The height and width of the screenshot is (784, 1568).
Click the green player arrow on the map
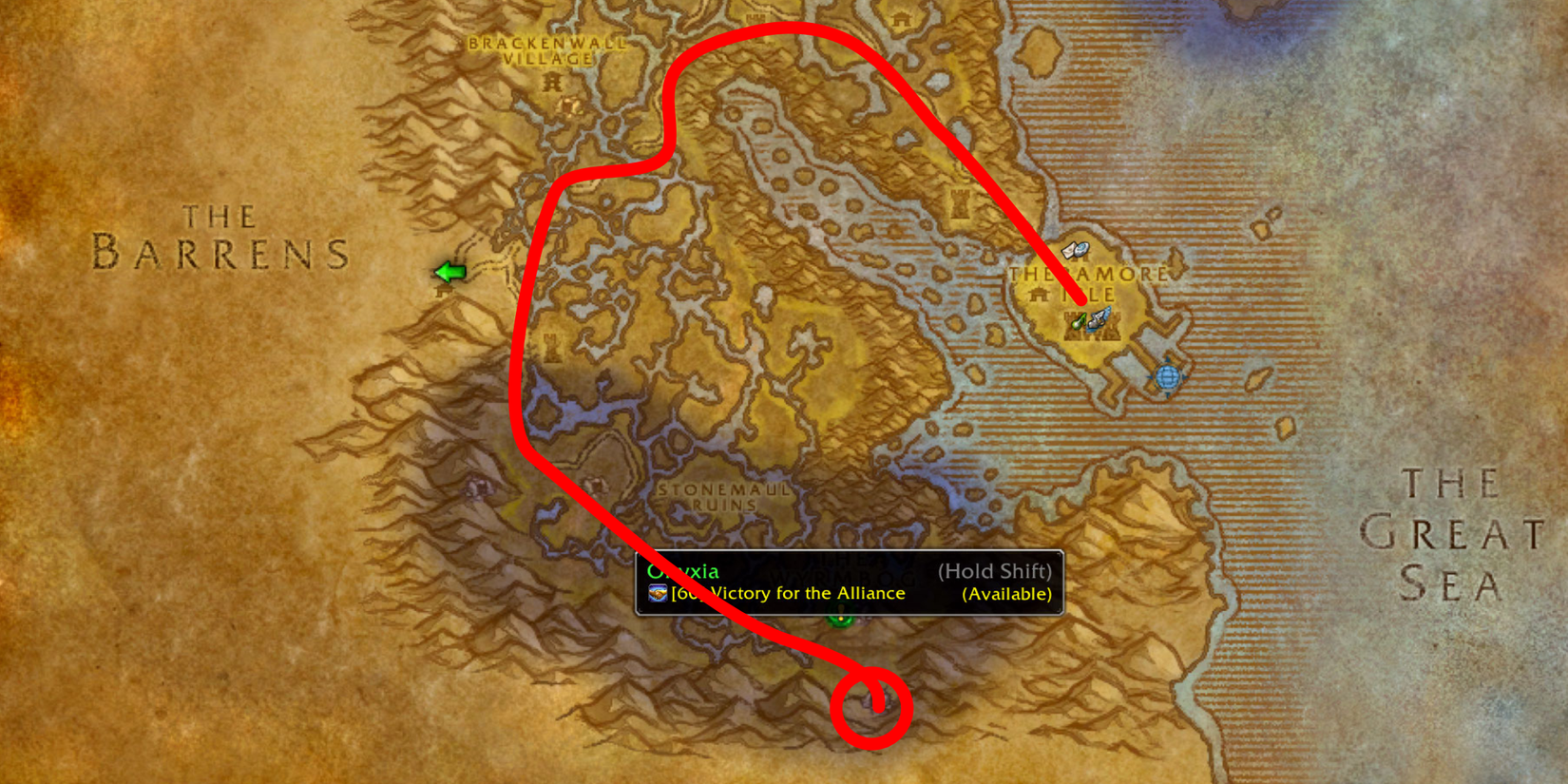[451, 272]
